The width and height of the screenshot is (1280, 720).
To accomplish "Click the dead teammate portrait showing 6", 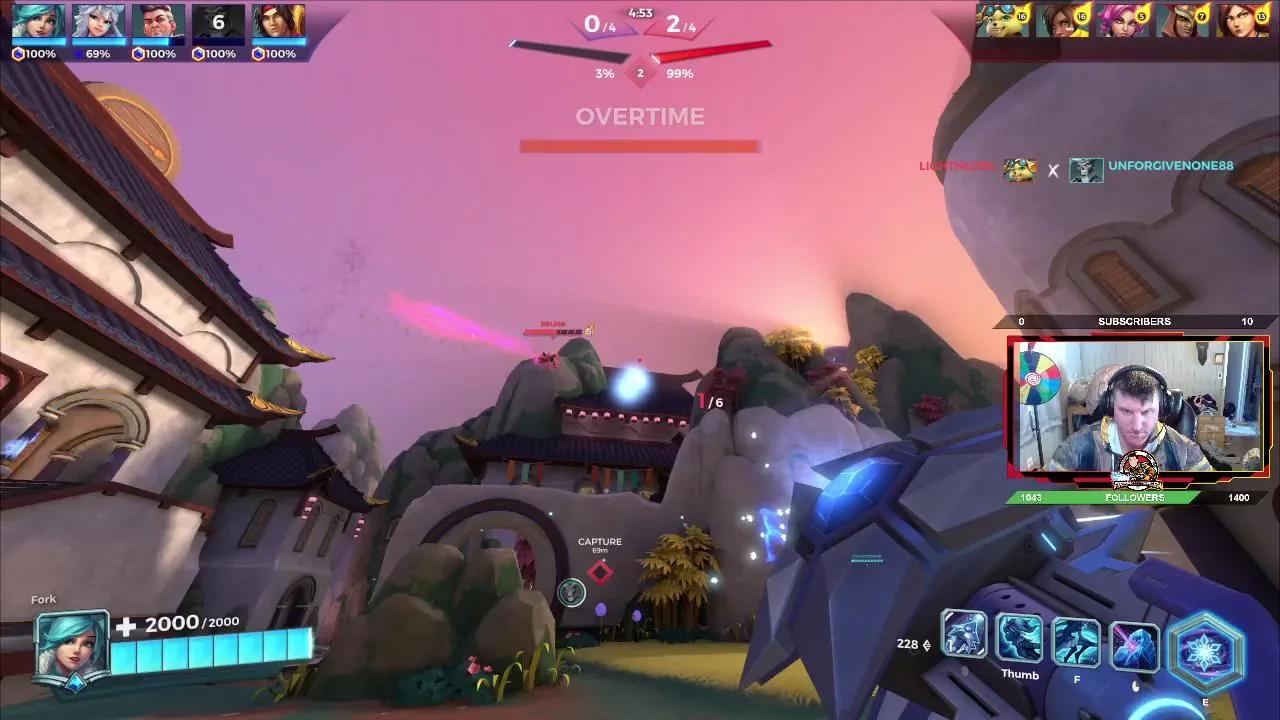I will click(x=218, y=22).
